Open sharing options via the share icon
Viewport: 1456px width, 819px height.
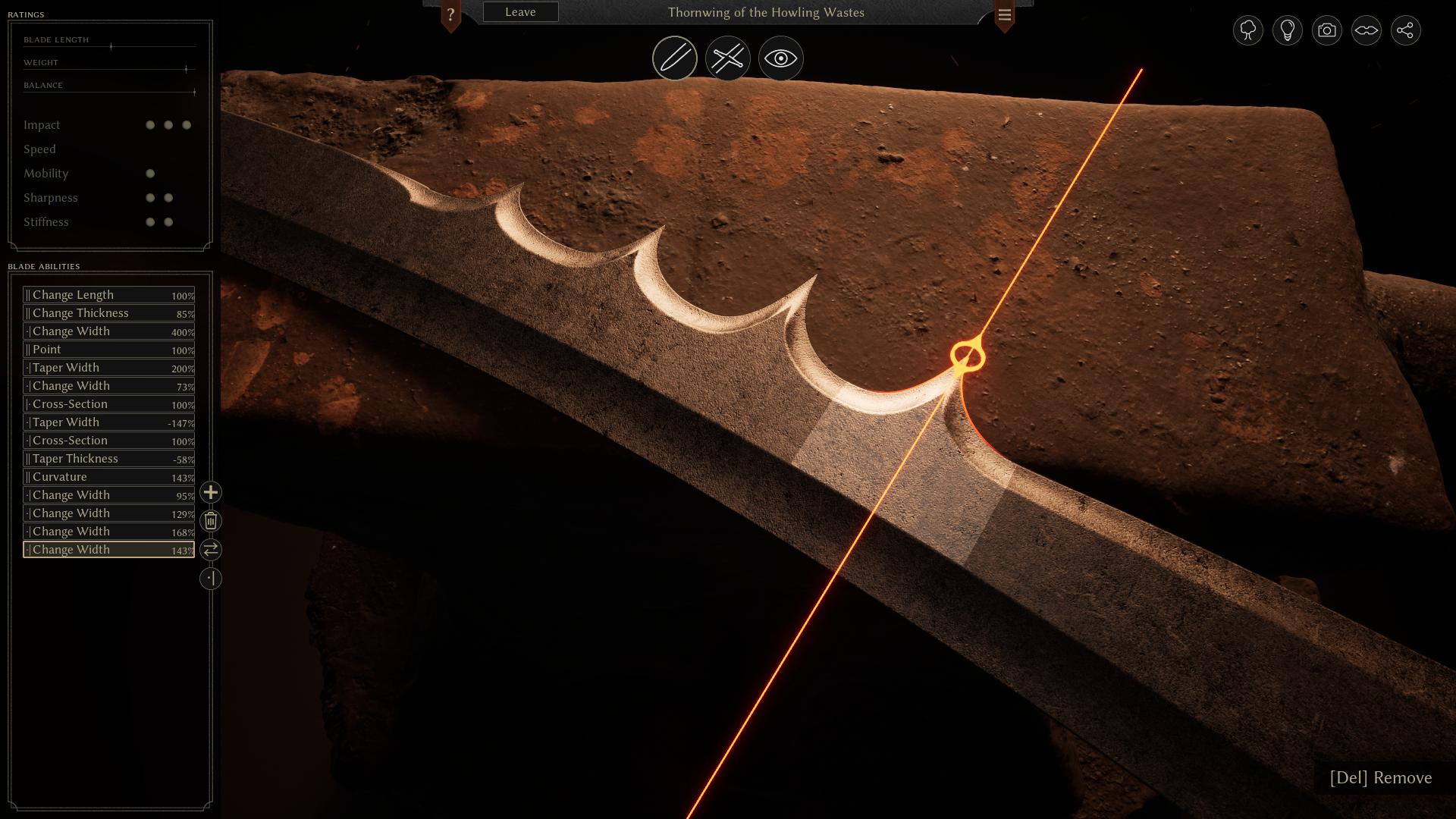[x=1406, y=30]
